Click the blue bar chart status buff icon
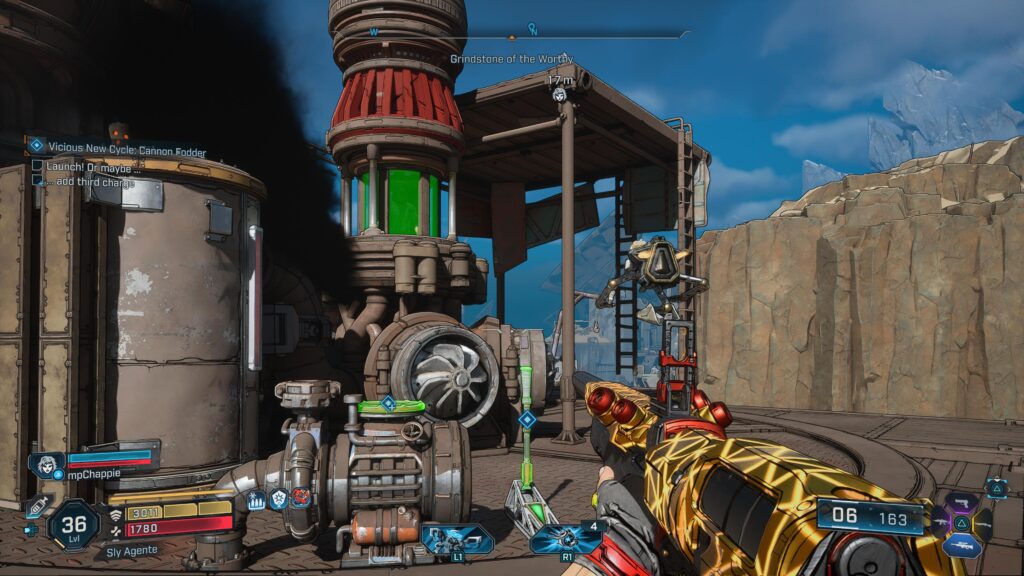The image size is (1024, 576). (x=256, y=499)
